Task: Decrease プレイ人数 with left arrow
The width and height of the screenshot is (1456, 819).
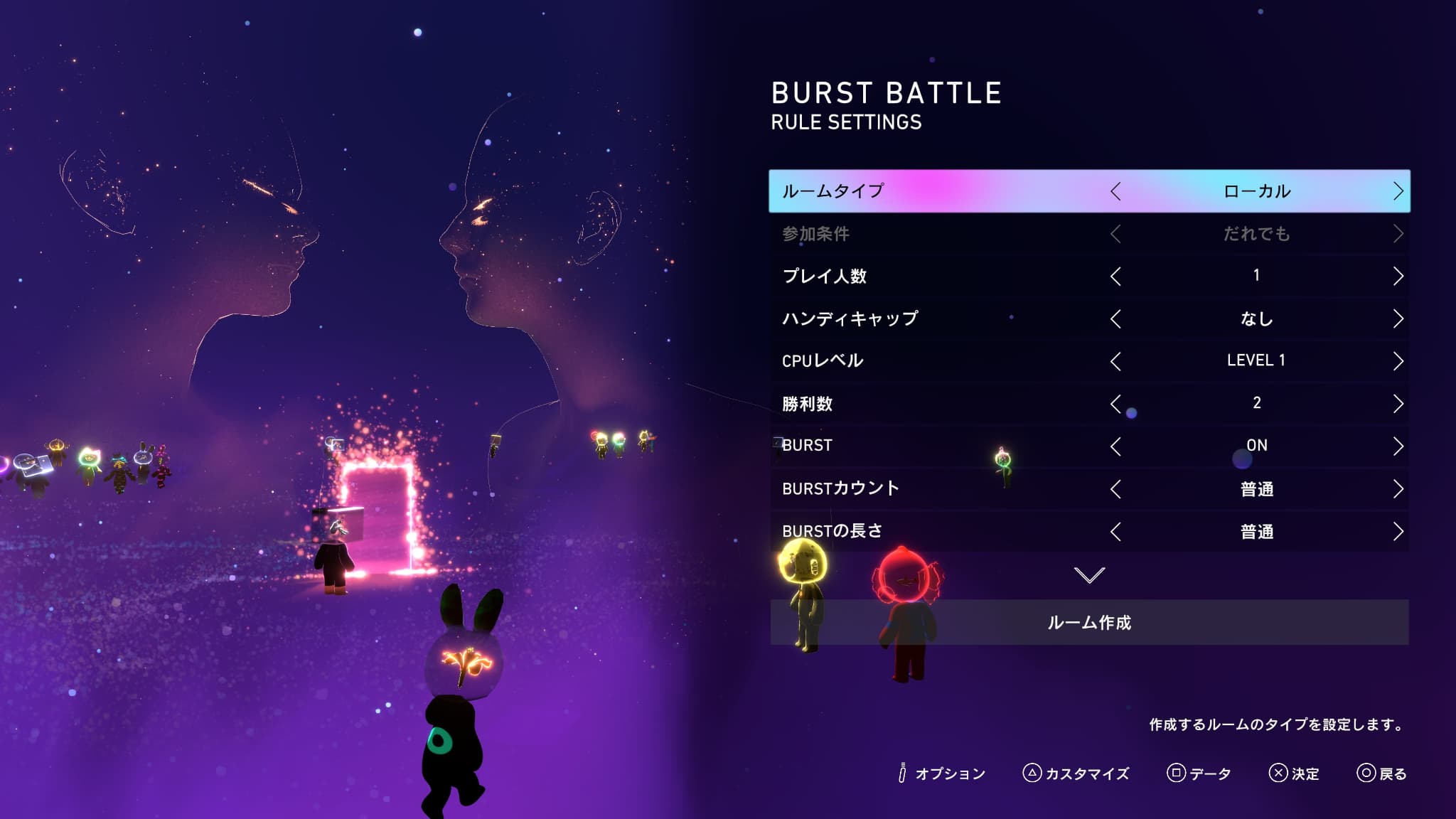Action: tap(1115, 276)
